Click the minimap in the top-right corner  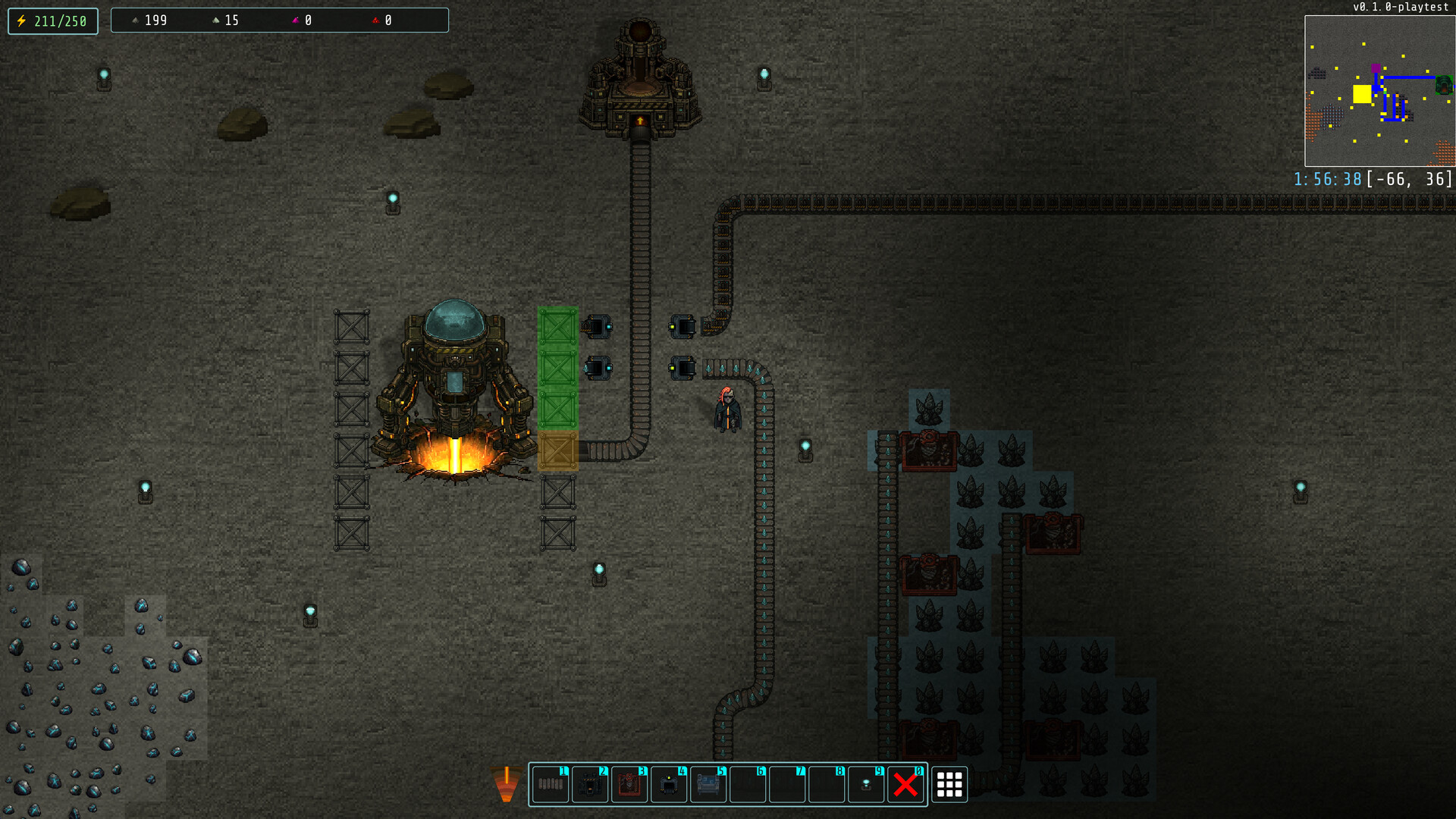[x=1379, y=91]
